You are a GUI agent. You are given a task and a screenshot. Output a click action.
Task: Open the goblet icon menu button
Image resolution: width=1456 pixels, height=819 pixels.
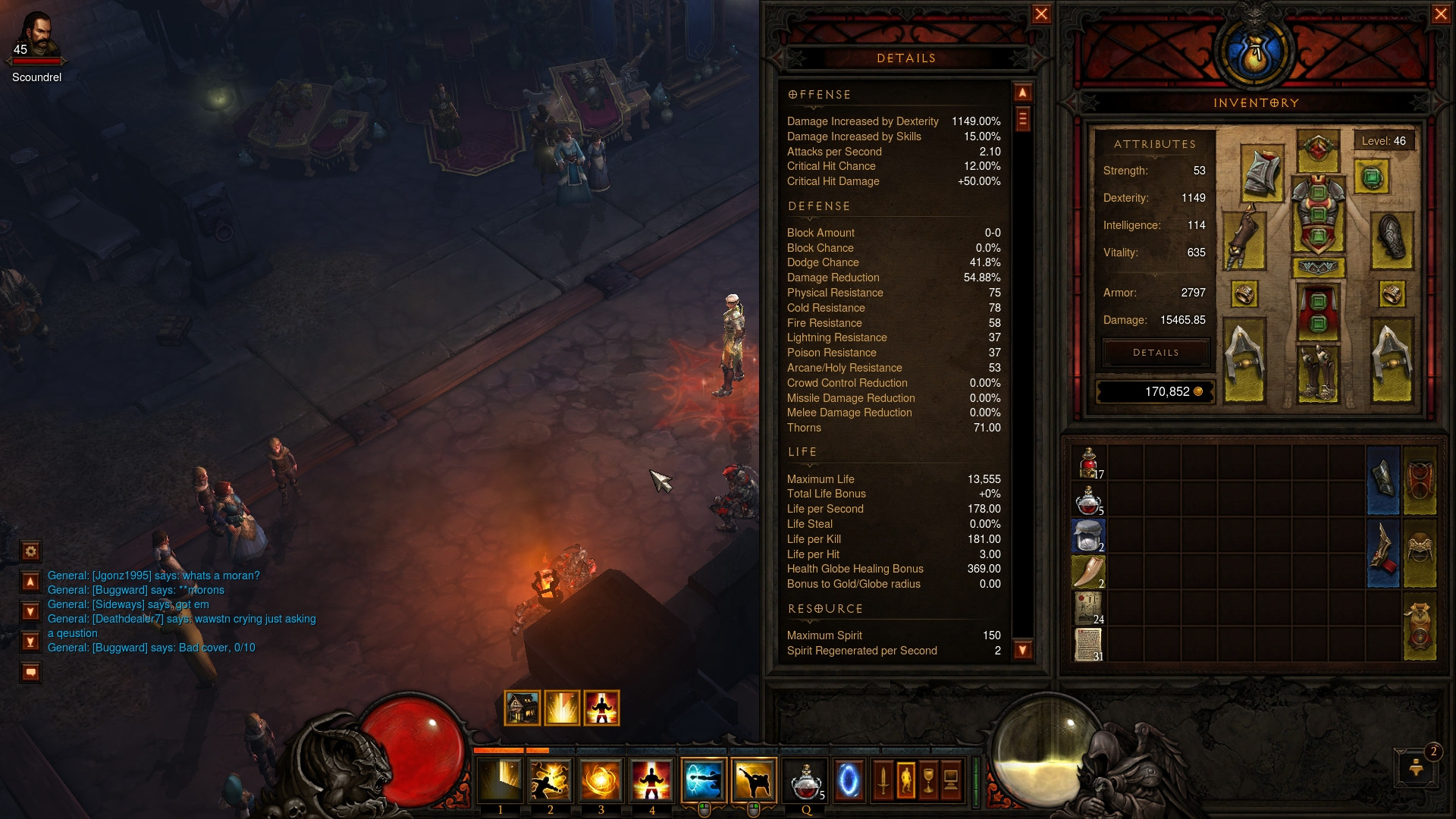pyautogui.click(x=928, y=780)
